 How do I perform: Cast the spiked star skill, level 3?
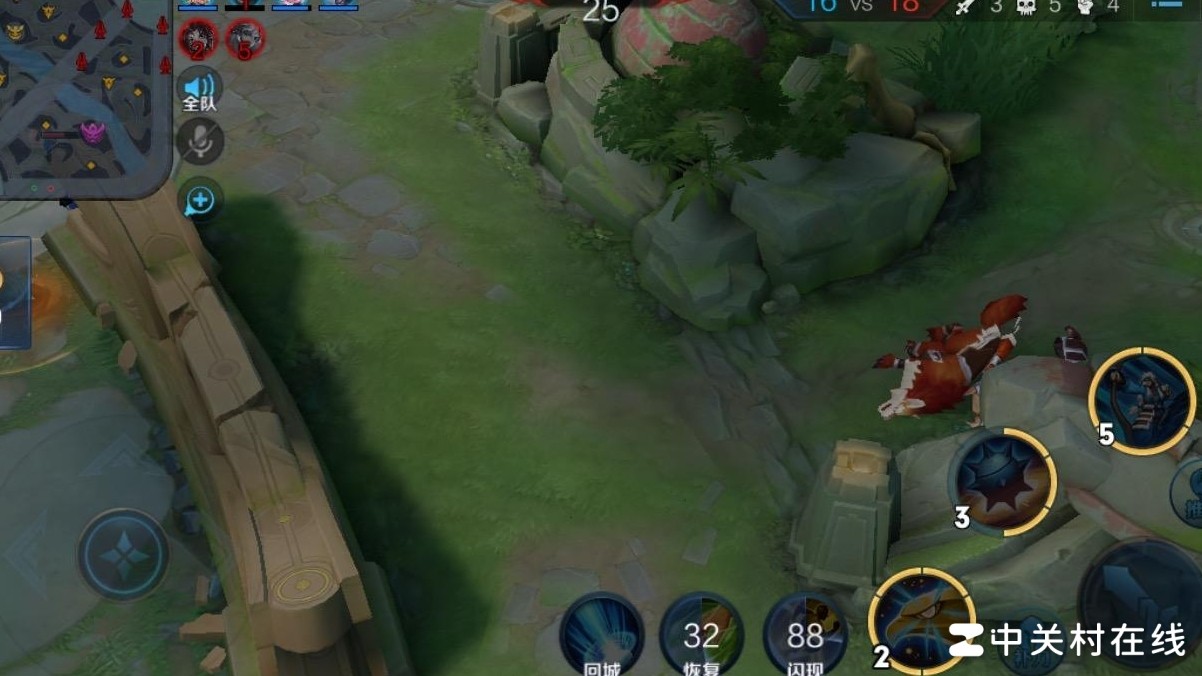coord(1002,482)
